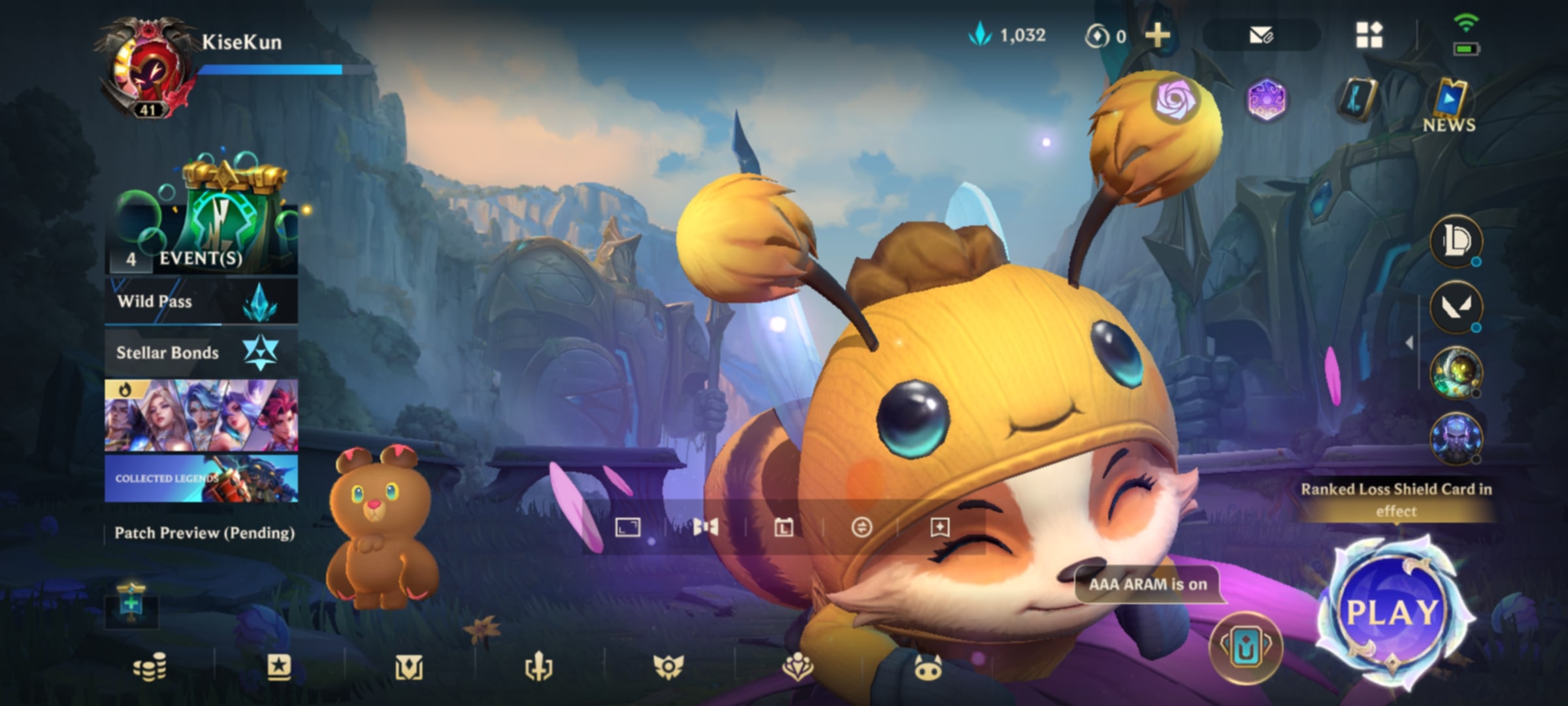Open the Wild Pass
1568x706 pixels.
tap(201, 301)
